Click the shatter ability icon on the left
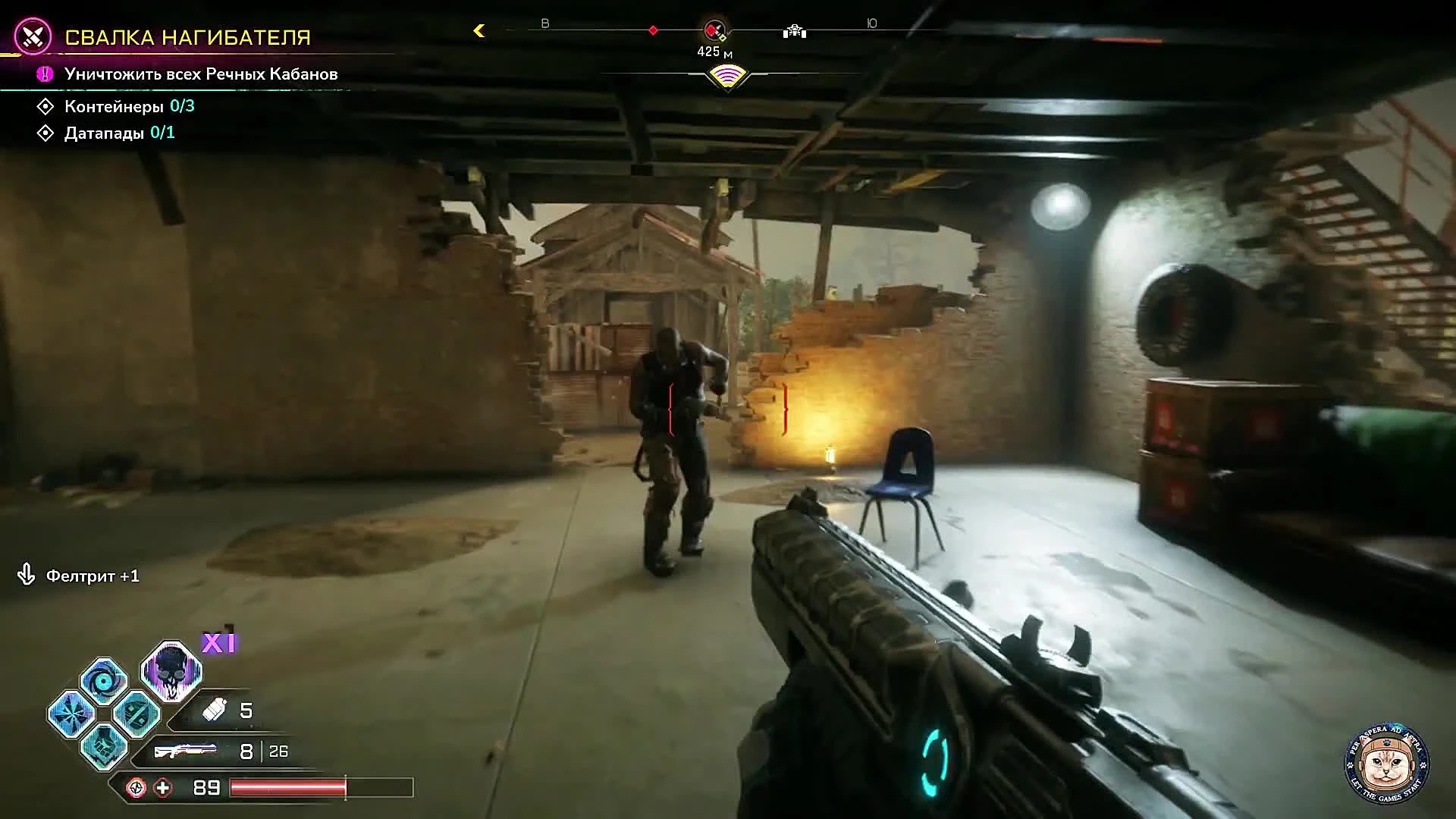This screenshot has height=819, width=1456. pyautogui.click(x=71, y=713)
